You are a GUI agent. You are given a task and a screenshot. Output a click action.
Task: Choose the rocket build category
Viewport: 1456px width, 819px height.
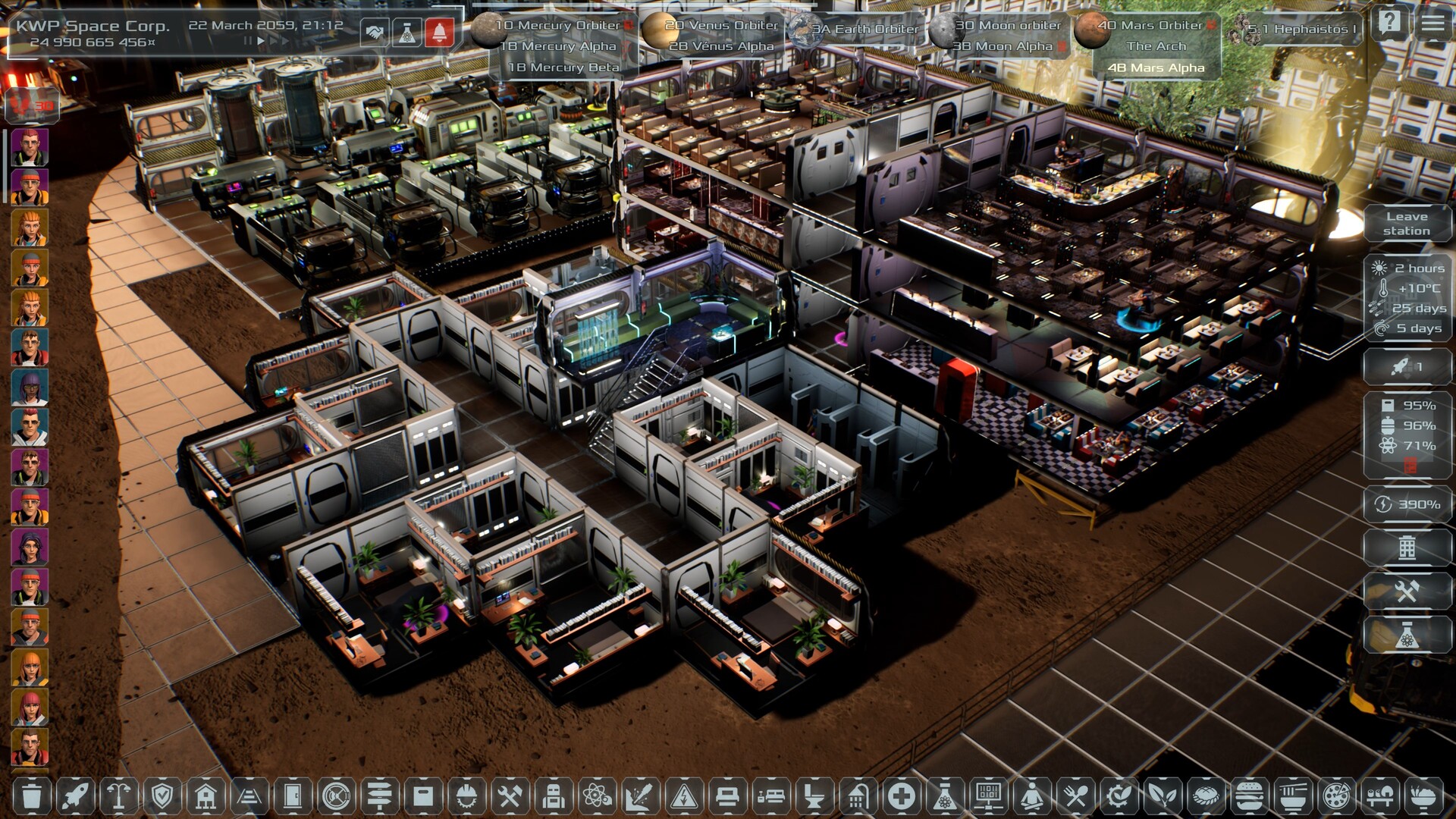click(75, 796)
